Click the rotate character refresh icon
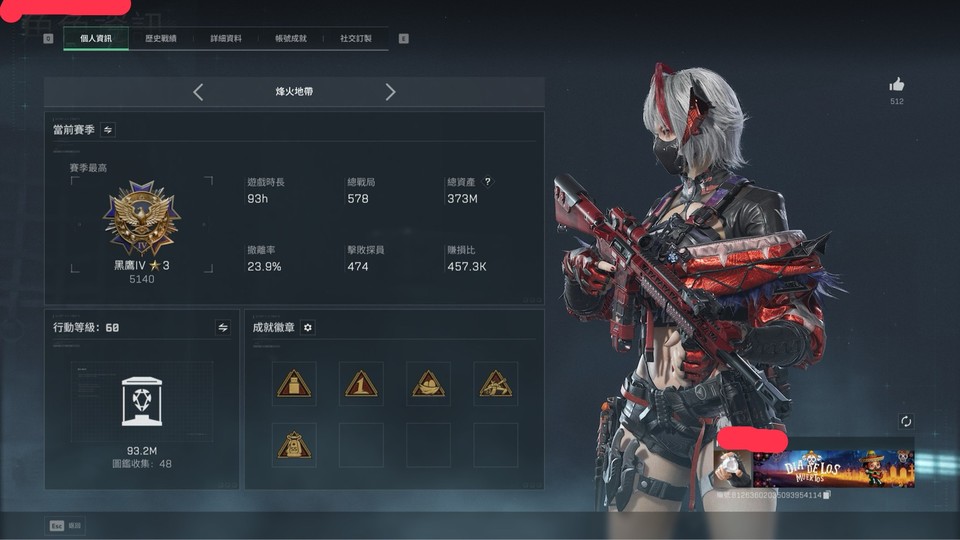The width and height of the screenshot is (960, 540). coord(906,422)
